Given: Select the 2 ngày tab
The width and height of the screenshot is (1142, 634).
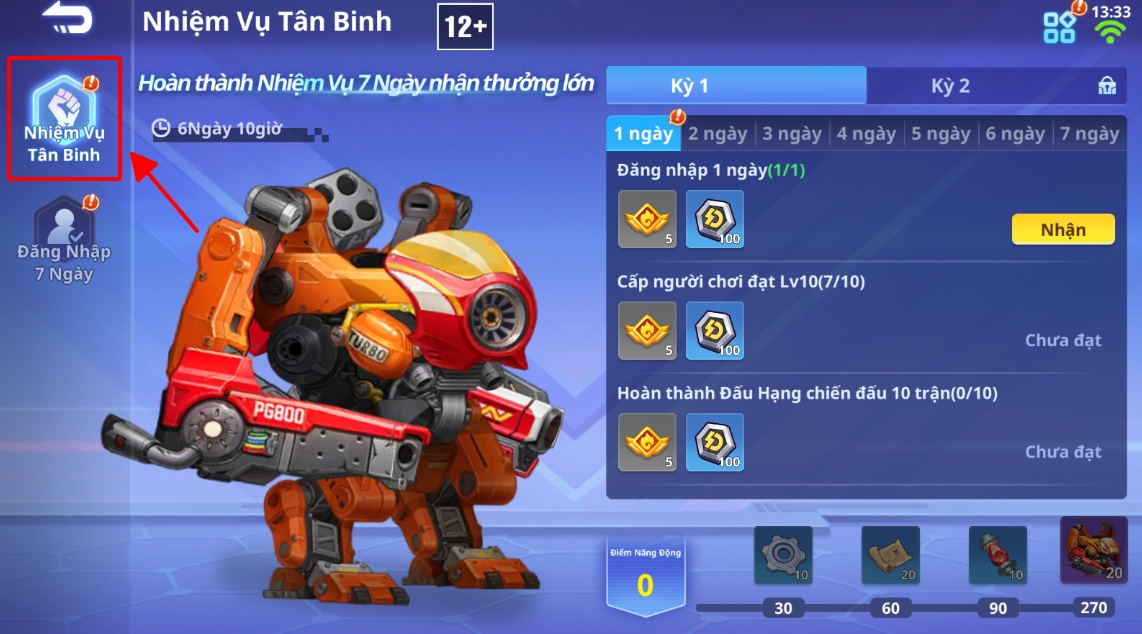Looking at the screenshot, I should tap(717, 134).
